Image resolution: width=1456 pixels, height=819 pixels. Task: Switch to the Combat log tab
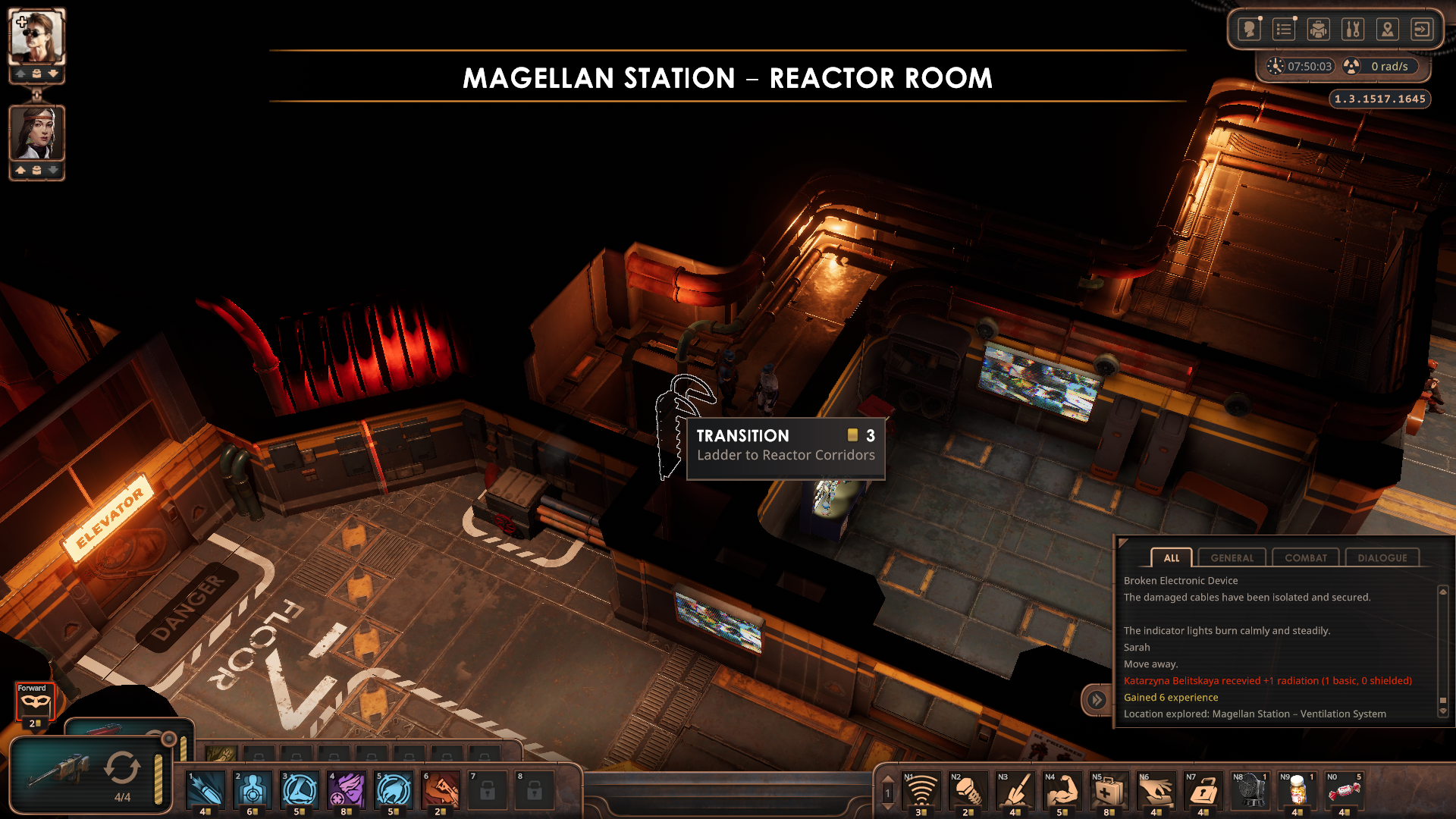point(1305,557)
